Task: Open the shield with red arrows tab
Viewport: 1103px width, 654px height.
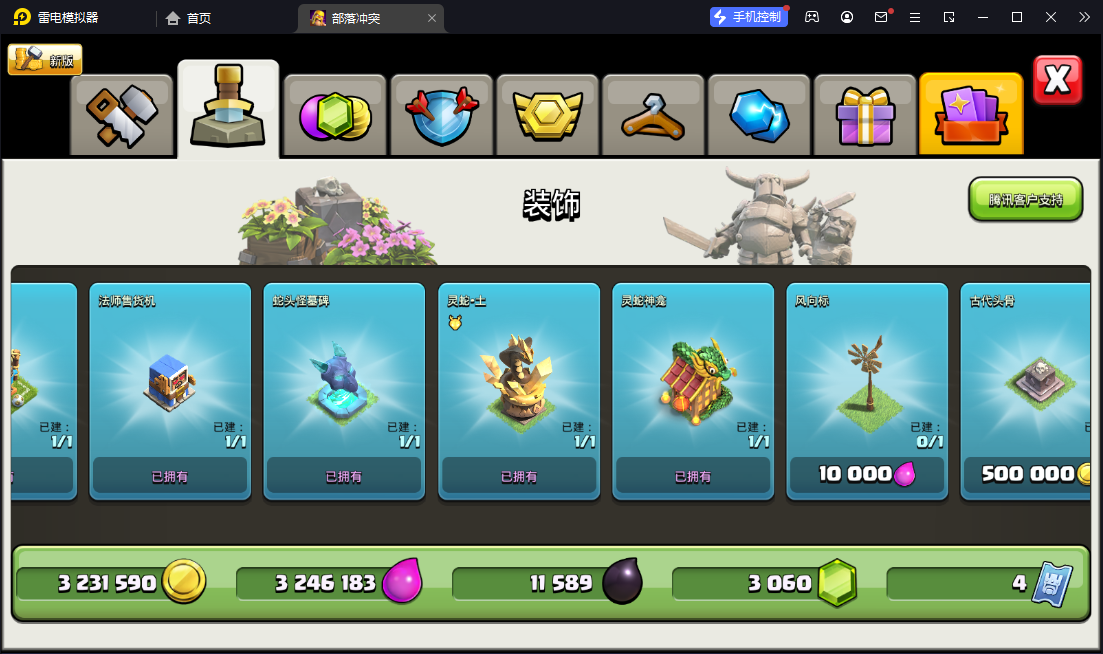Action: point(441,115)
